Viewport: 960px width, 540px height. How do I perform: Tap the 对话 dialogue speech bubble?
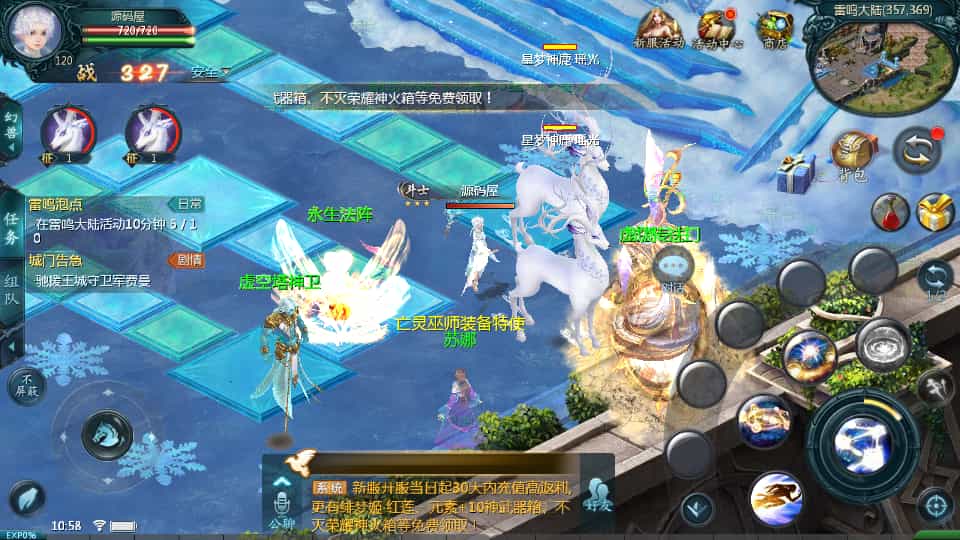tap(672, 267)
